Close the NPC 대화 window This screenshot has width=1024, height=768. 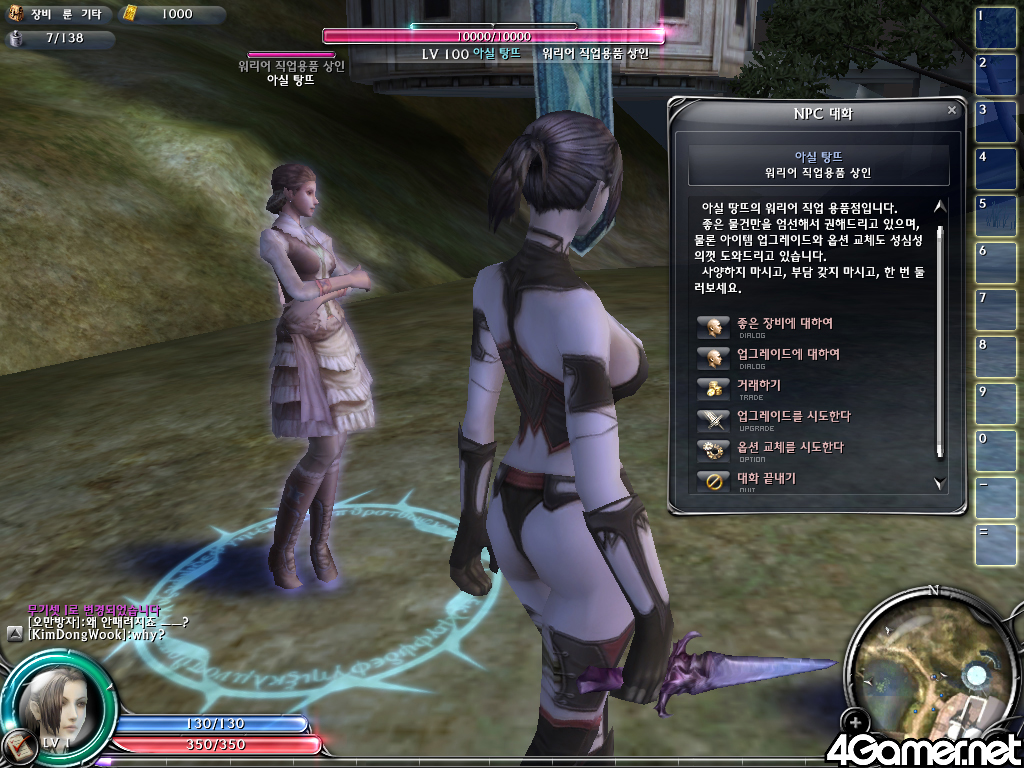tap(951, 112)
